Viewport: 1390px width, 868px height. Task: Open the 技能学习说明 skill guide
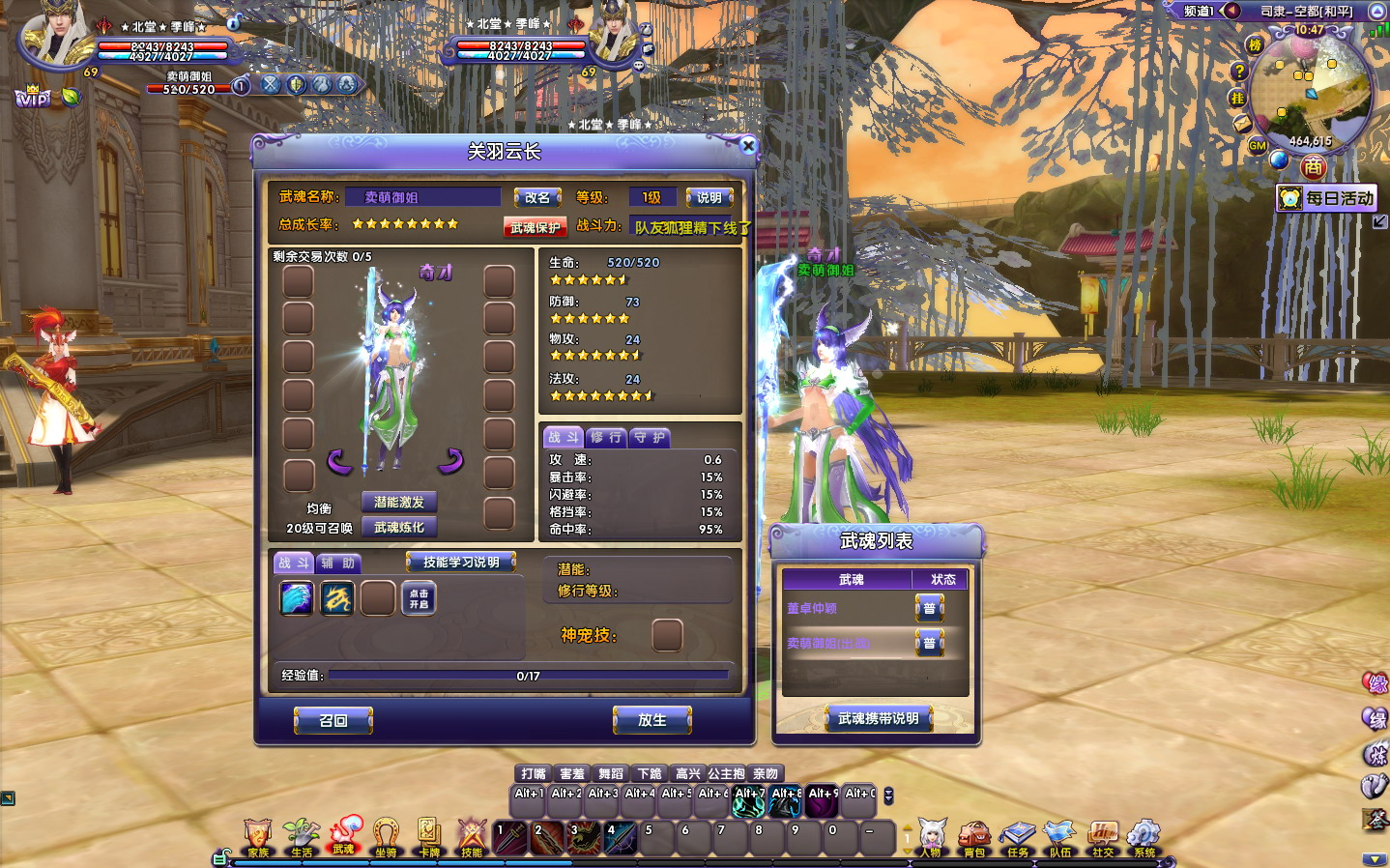(460, 562)
